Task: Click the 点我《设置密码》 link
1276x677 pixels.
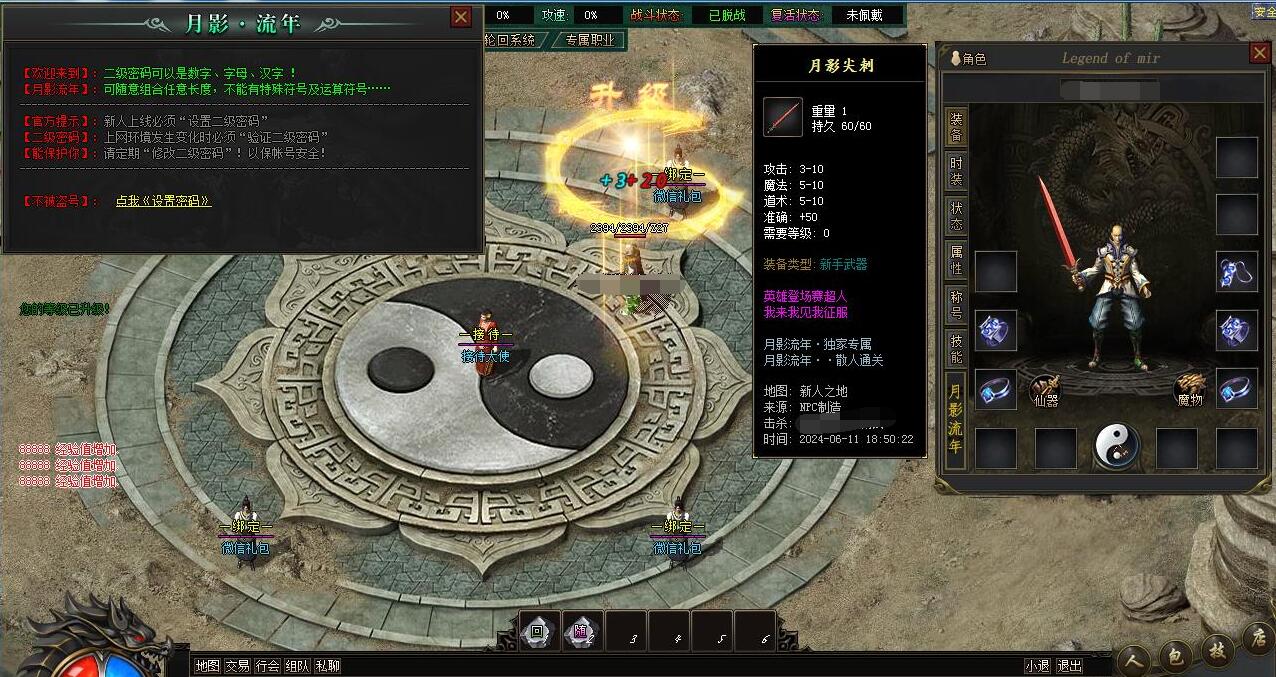Action: (x=163, y=201)
